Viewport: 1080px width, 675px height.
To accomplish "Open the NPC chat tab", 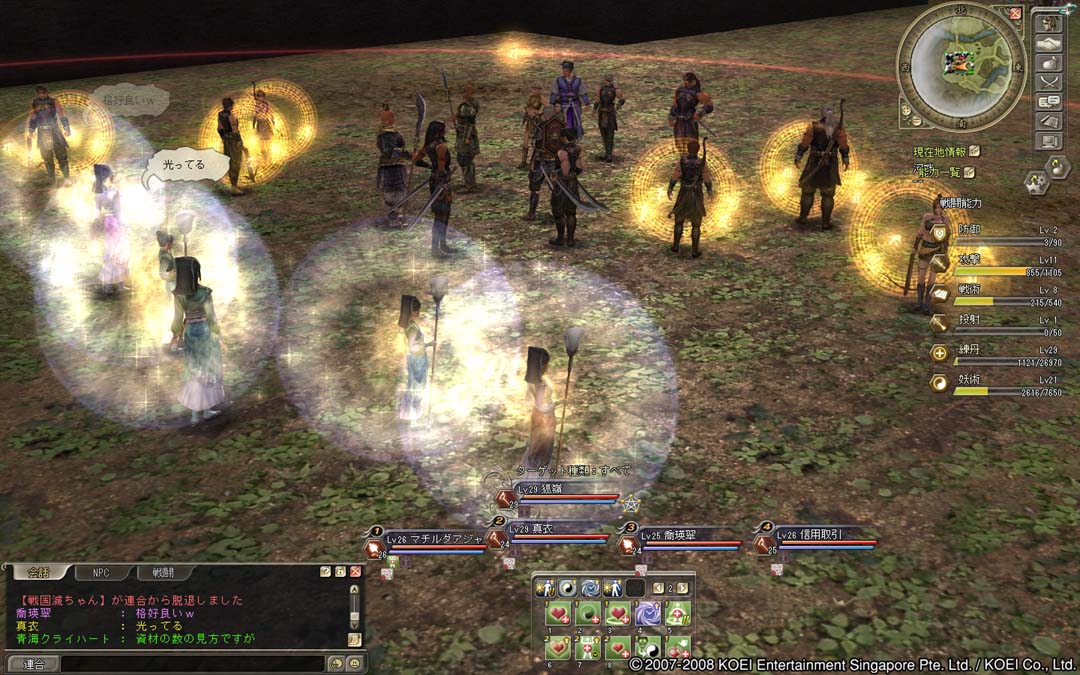I will (x=100, y=573).
